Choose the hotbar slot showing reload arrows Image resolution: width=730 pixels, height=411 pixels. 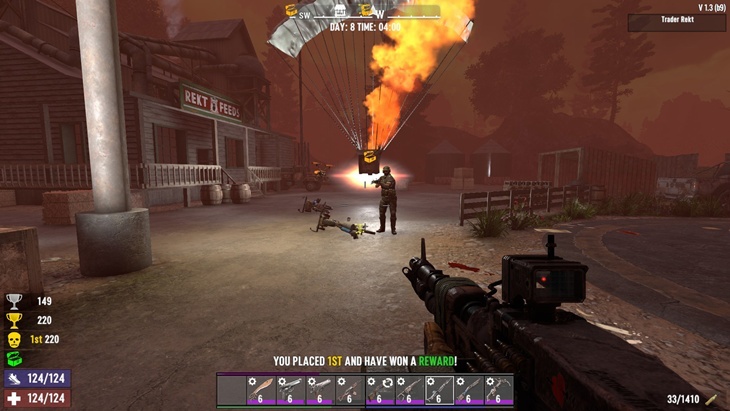[x=380, y=389]
